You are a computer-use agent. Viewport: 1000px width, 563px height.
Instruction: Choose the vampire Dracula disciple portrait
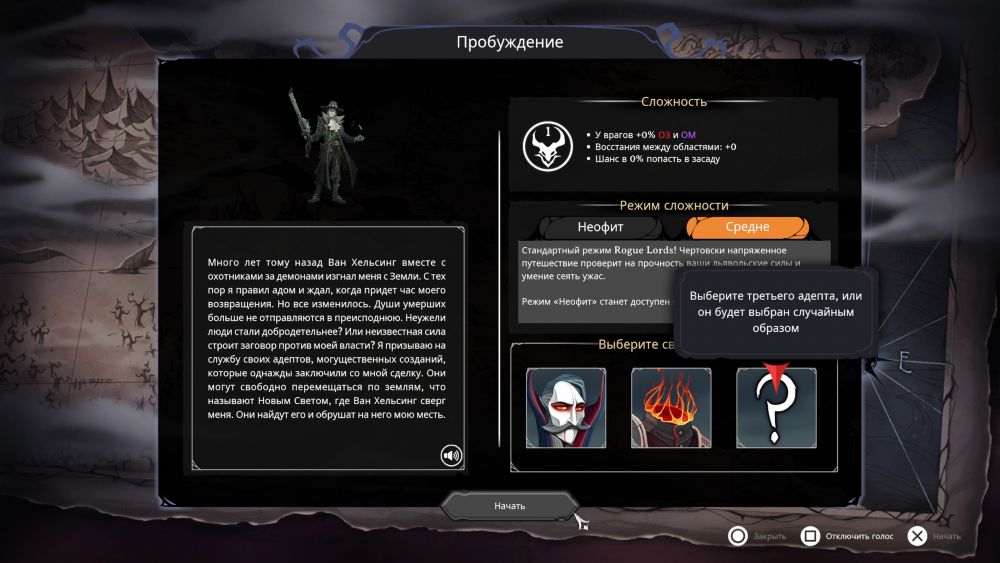(x=566, y=407)
